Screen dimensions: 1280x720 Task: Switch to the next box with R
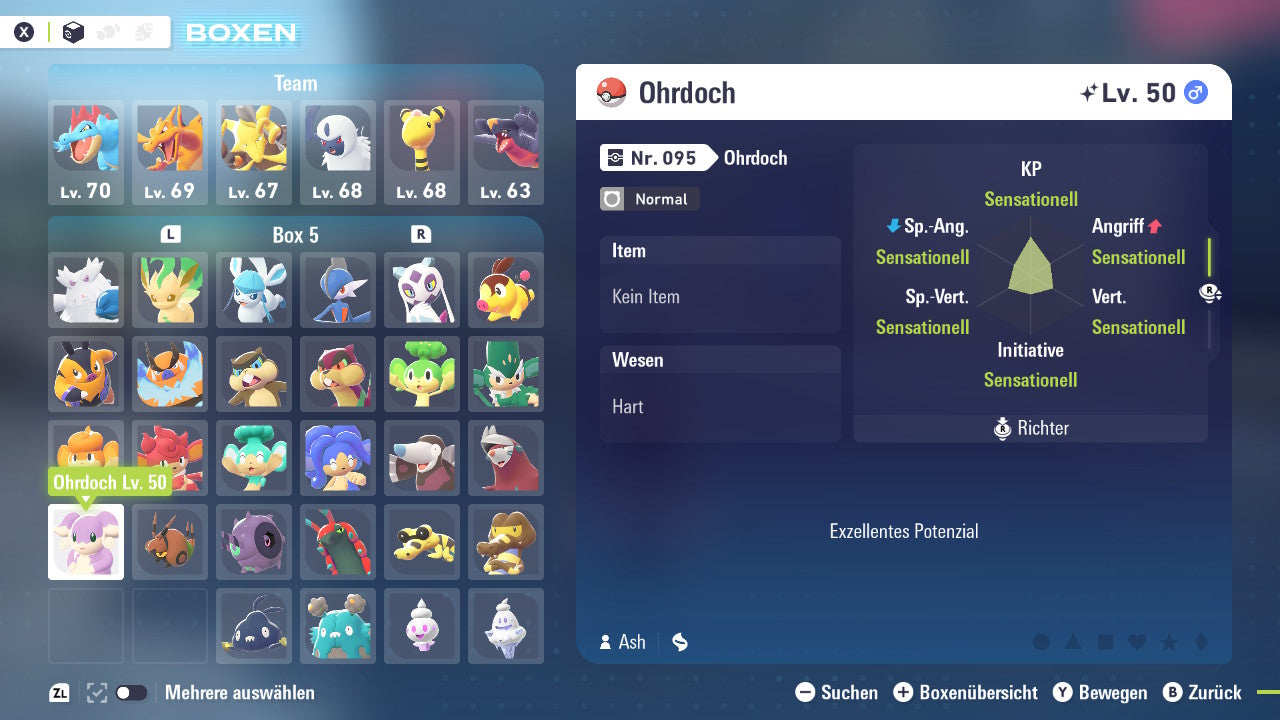pos(421,235)
